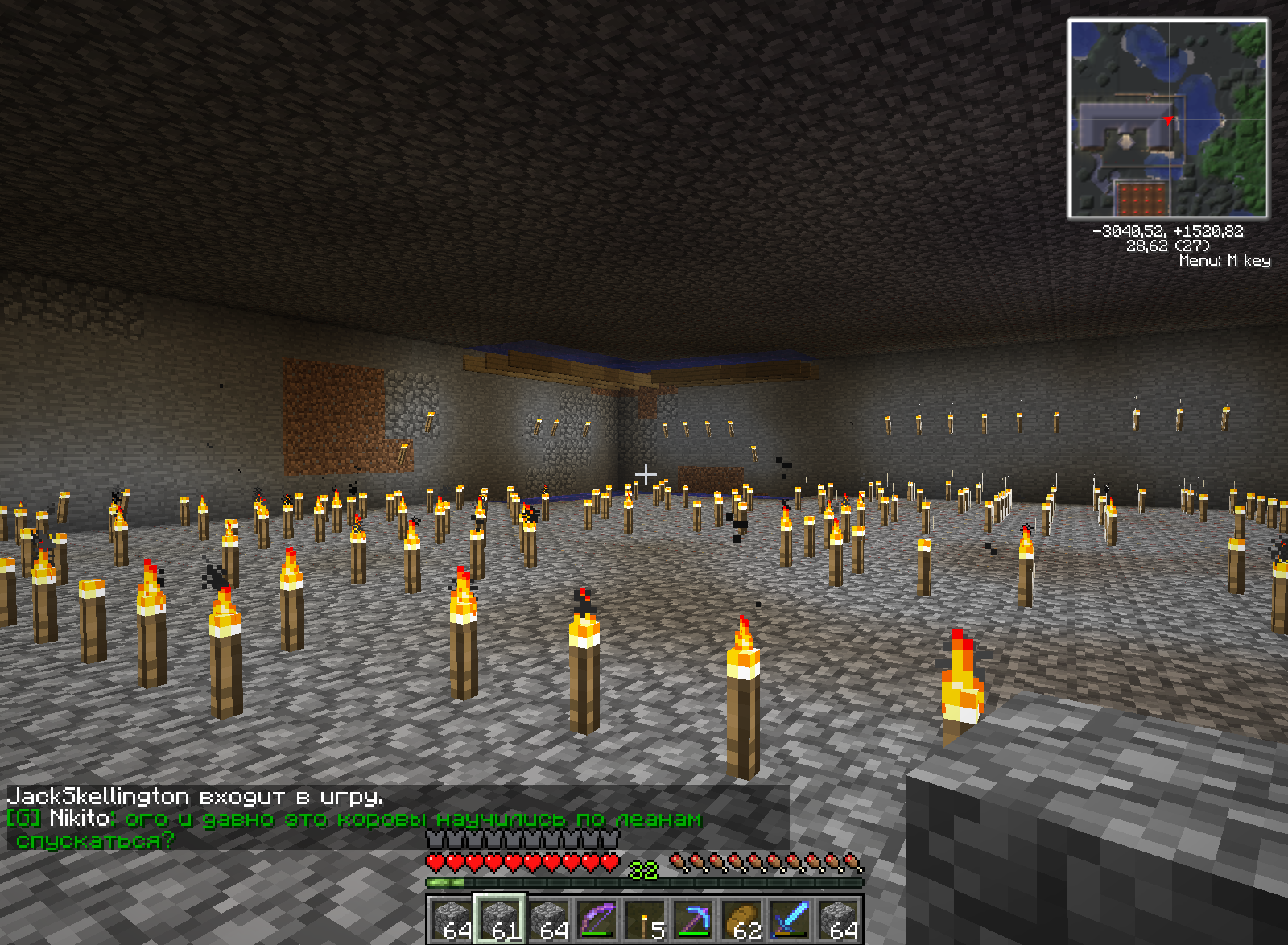
Task: Select the torch hotbar slot
Action: [x=645, y=919]
